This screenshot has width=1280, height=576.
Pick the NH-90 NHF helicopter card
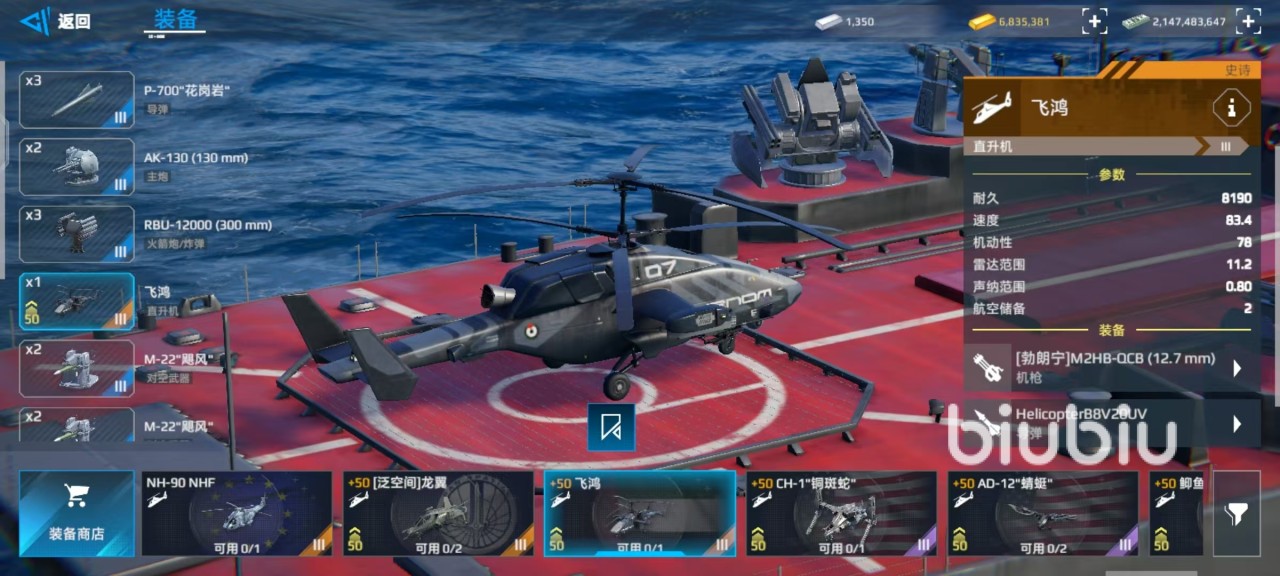pyautogui.click(x=236, y=513)
